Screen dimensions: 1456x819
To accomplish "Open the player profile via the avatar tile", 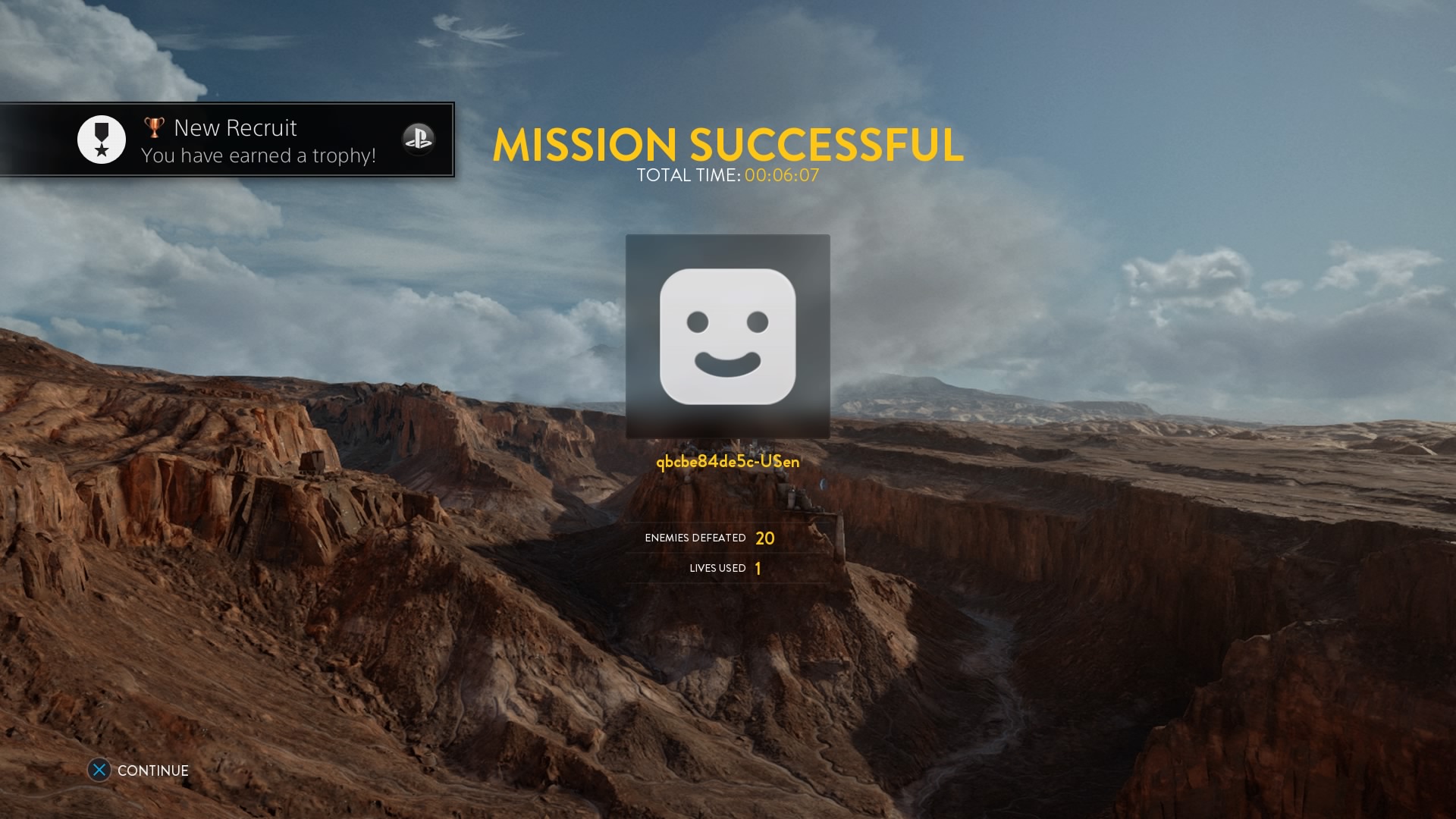I will (727, 336).
